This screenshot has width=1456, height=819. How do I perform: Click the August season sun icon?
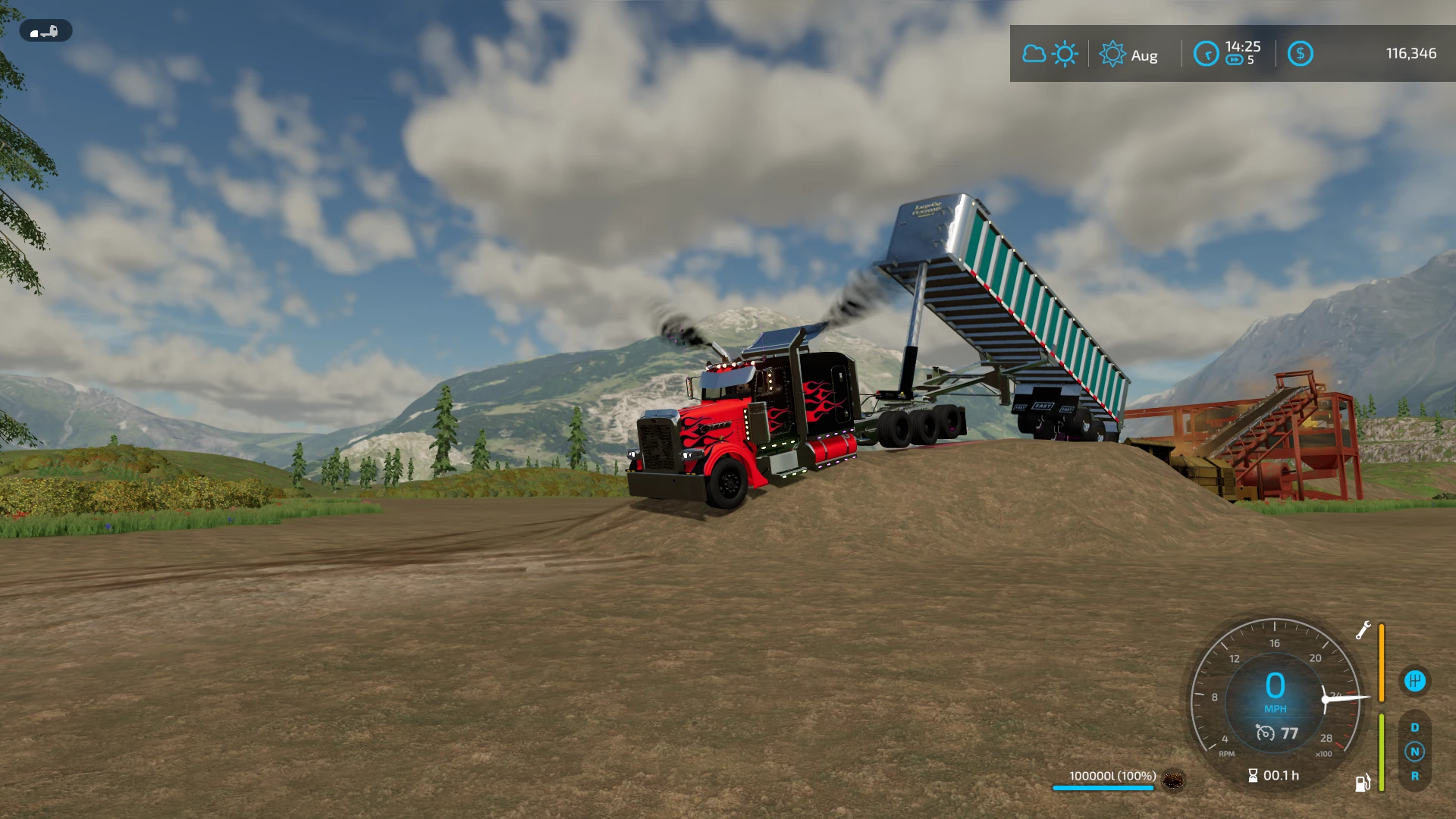click(x=1112, y=55)
